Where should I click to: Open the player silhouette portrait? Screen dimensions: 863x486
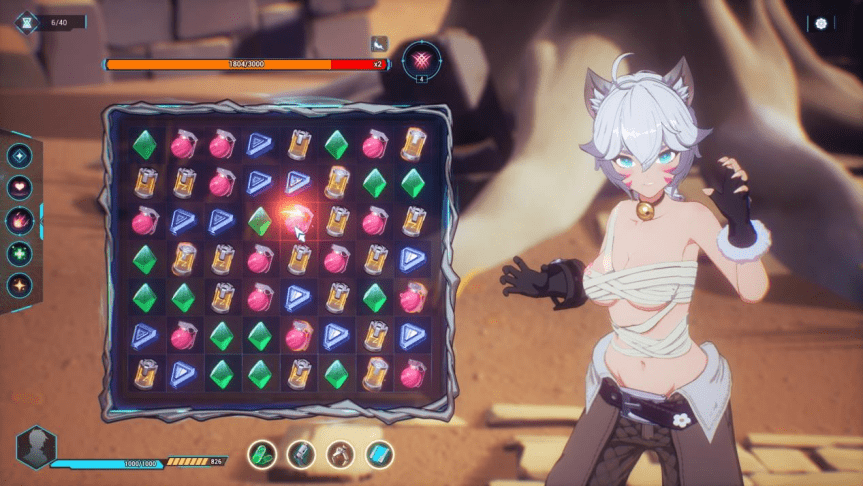click(37, 446)
